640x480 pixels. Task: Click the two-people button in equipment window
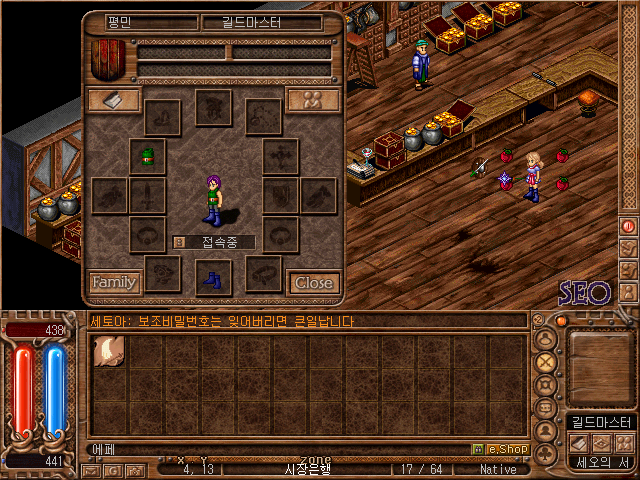(x=313, y=100)
